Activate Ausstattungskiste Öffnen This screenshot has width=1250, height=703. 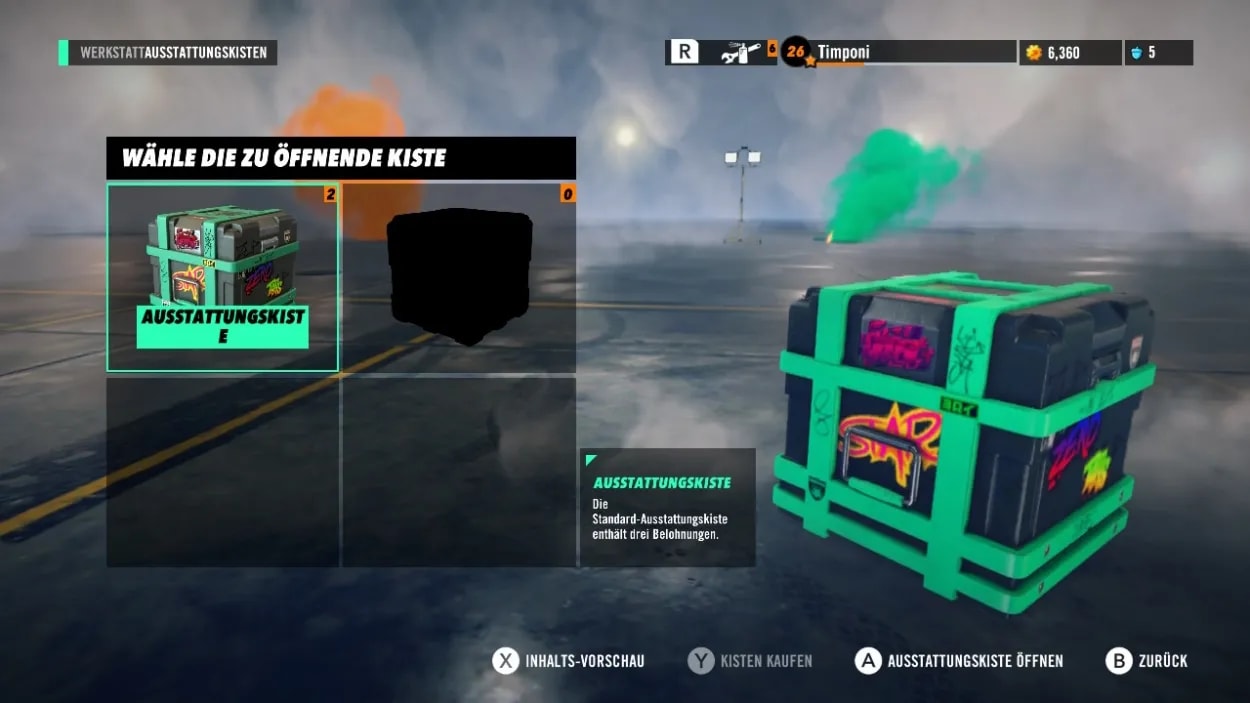click(960, 661)
